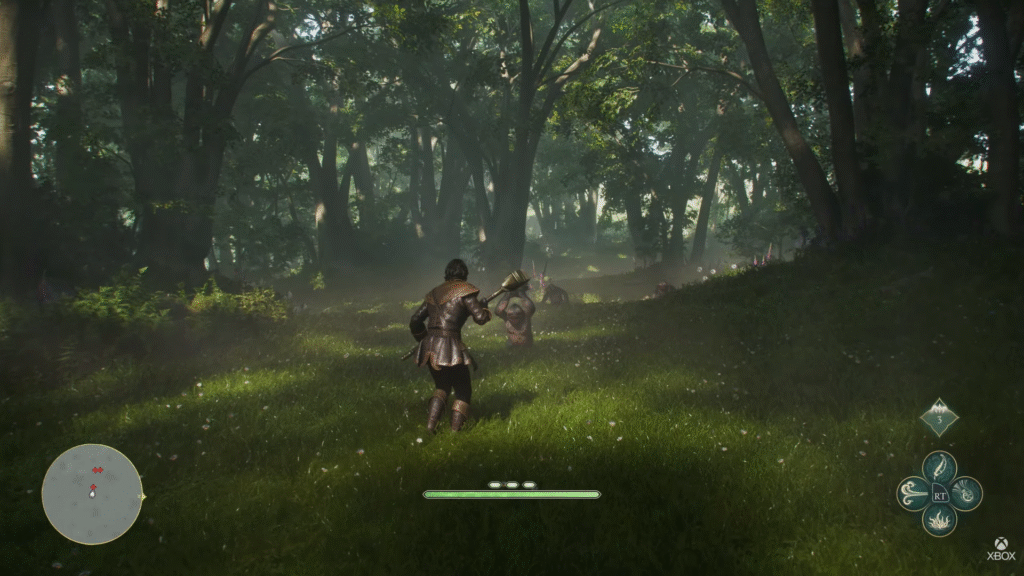Use the flame spell icon

pyautogui.click(x=939, y=519)
